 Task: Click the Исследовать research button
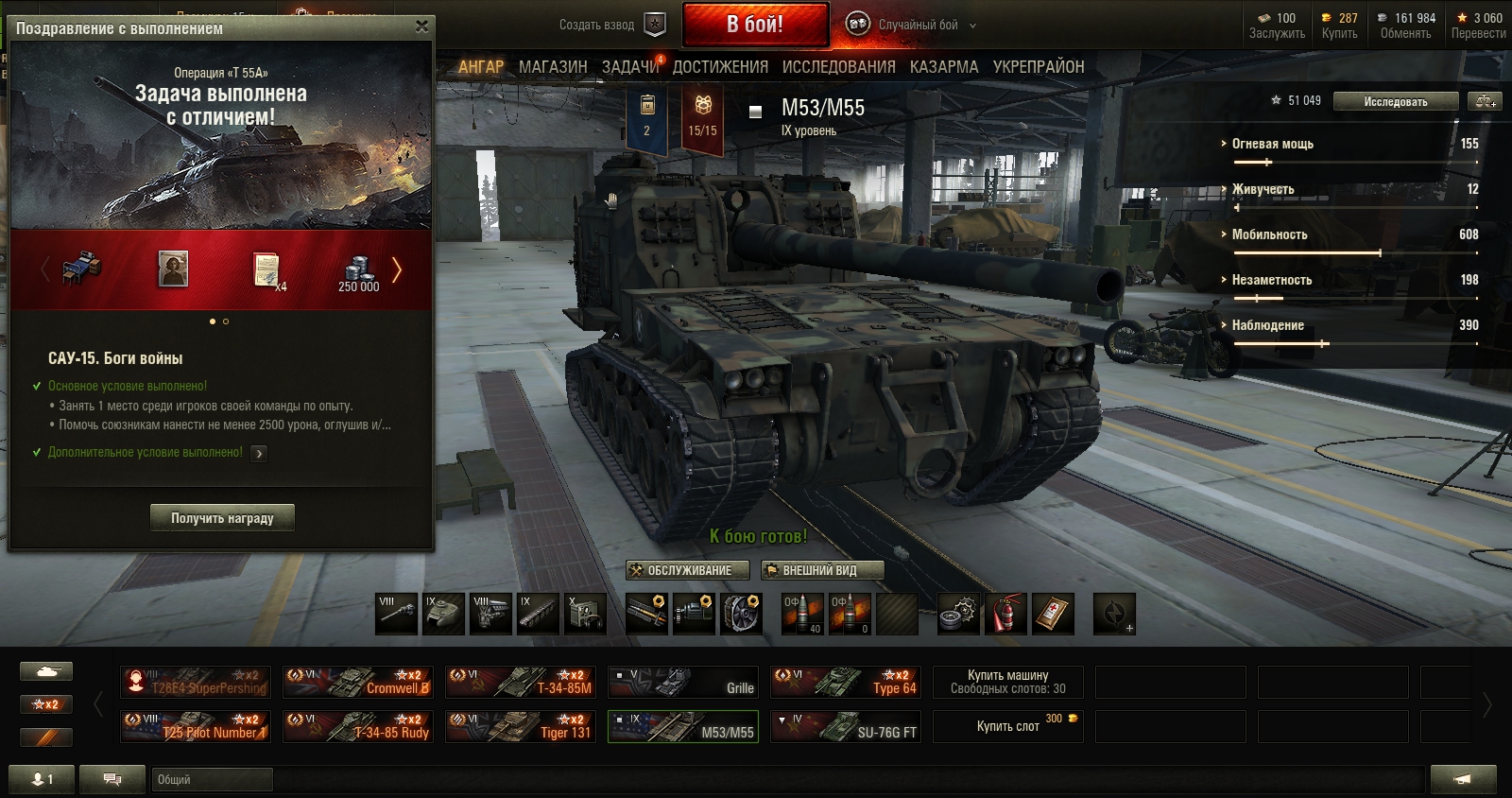(x=1395, y=102)
